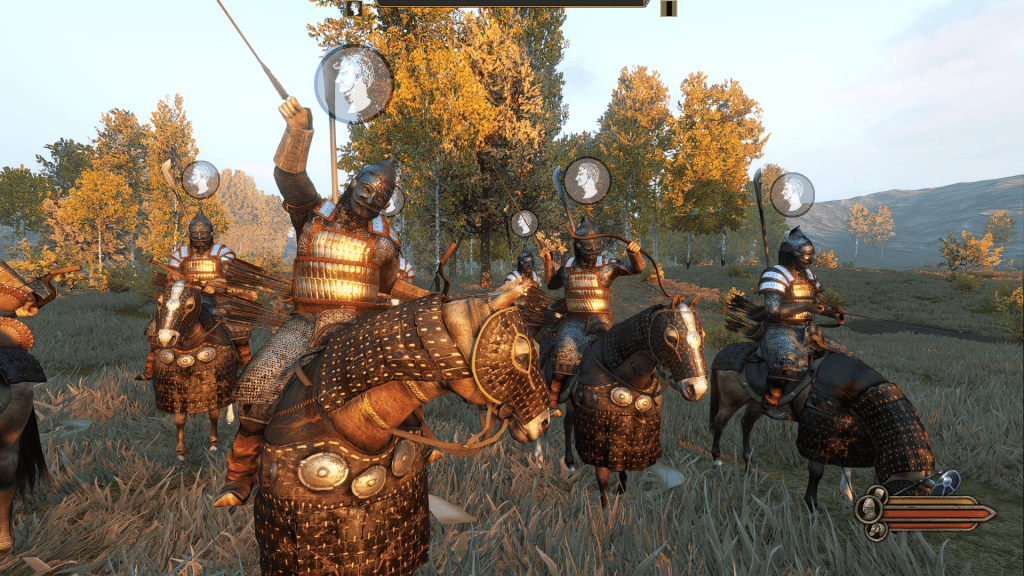
Task: Select the largest banner marker above the nearest rider
Action: tap(353, 84)
